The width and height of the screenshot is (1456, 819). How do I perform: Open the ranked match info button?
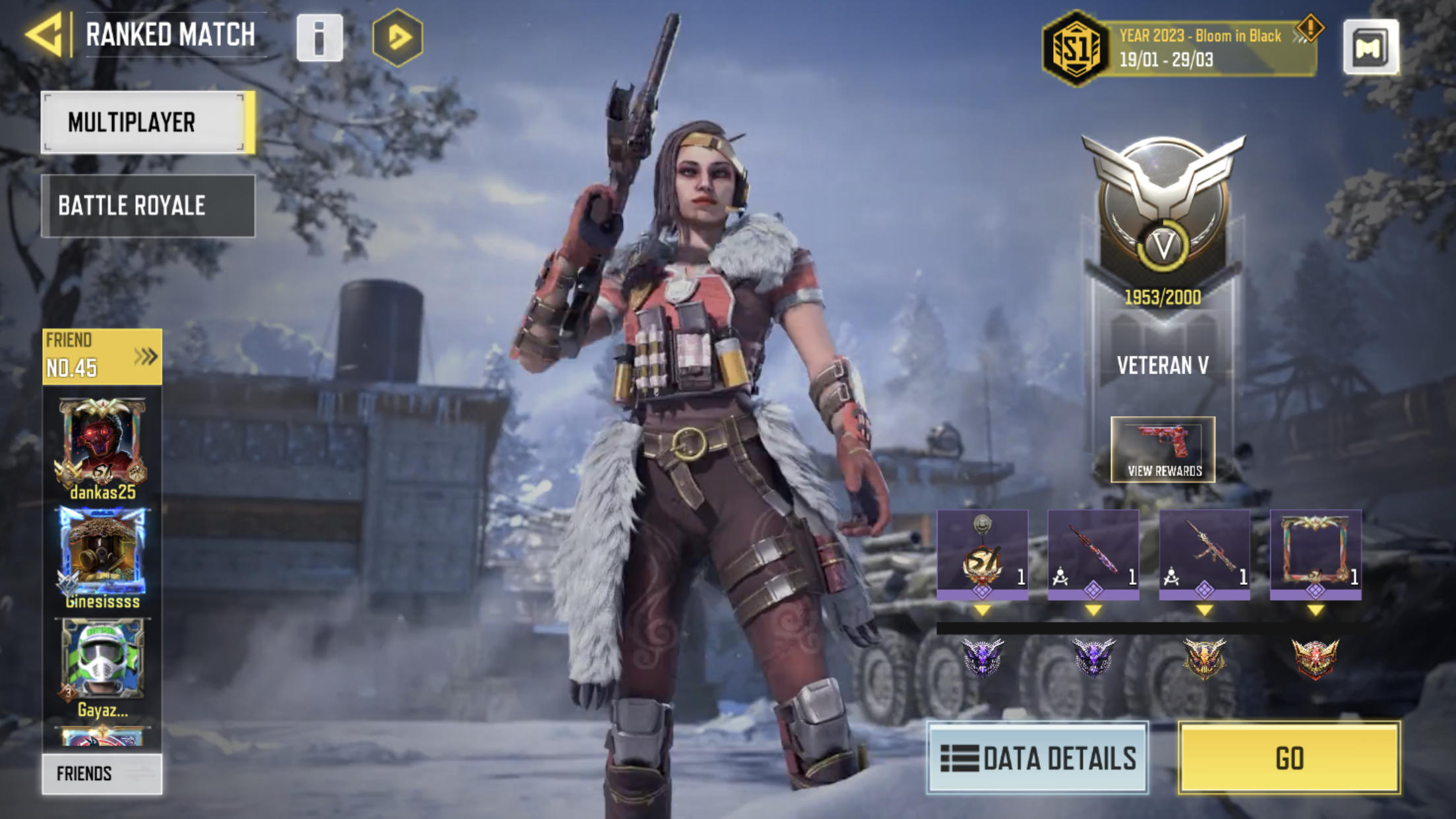tap(320, 38)
